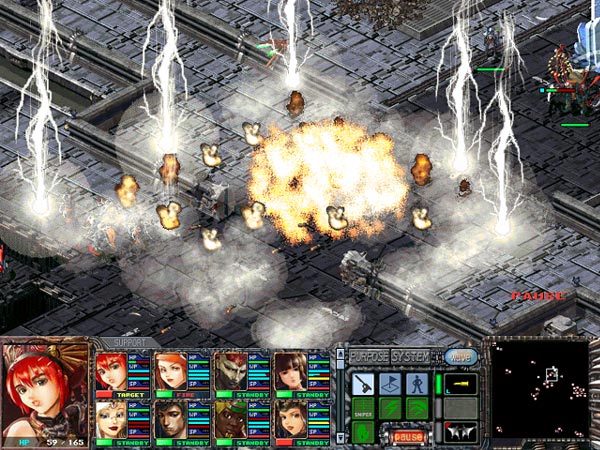Select the squad member marked Target
This screenshot has height=450, width=600.
(x=110, y=372)
